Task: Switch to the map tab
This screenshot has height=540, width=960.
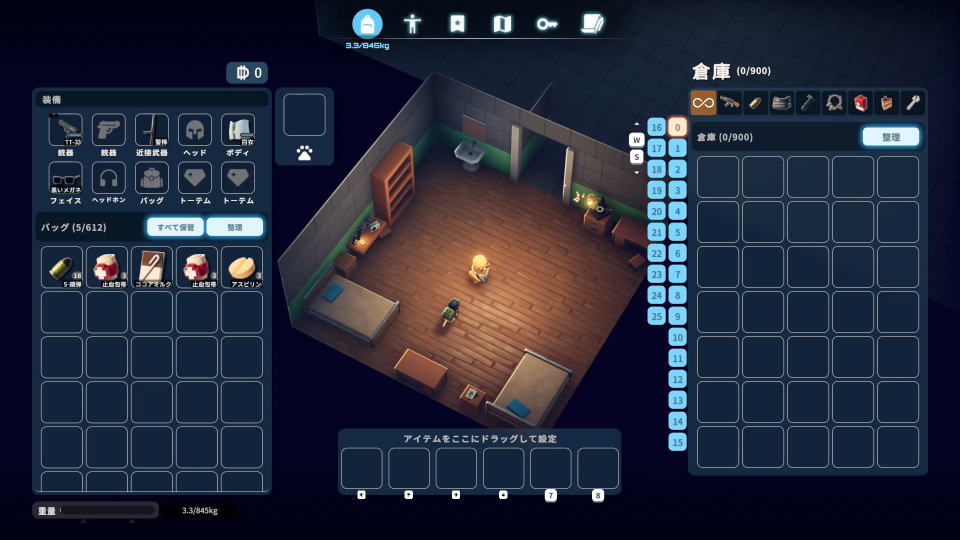Action: [x=502, y=23]
